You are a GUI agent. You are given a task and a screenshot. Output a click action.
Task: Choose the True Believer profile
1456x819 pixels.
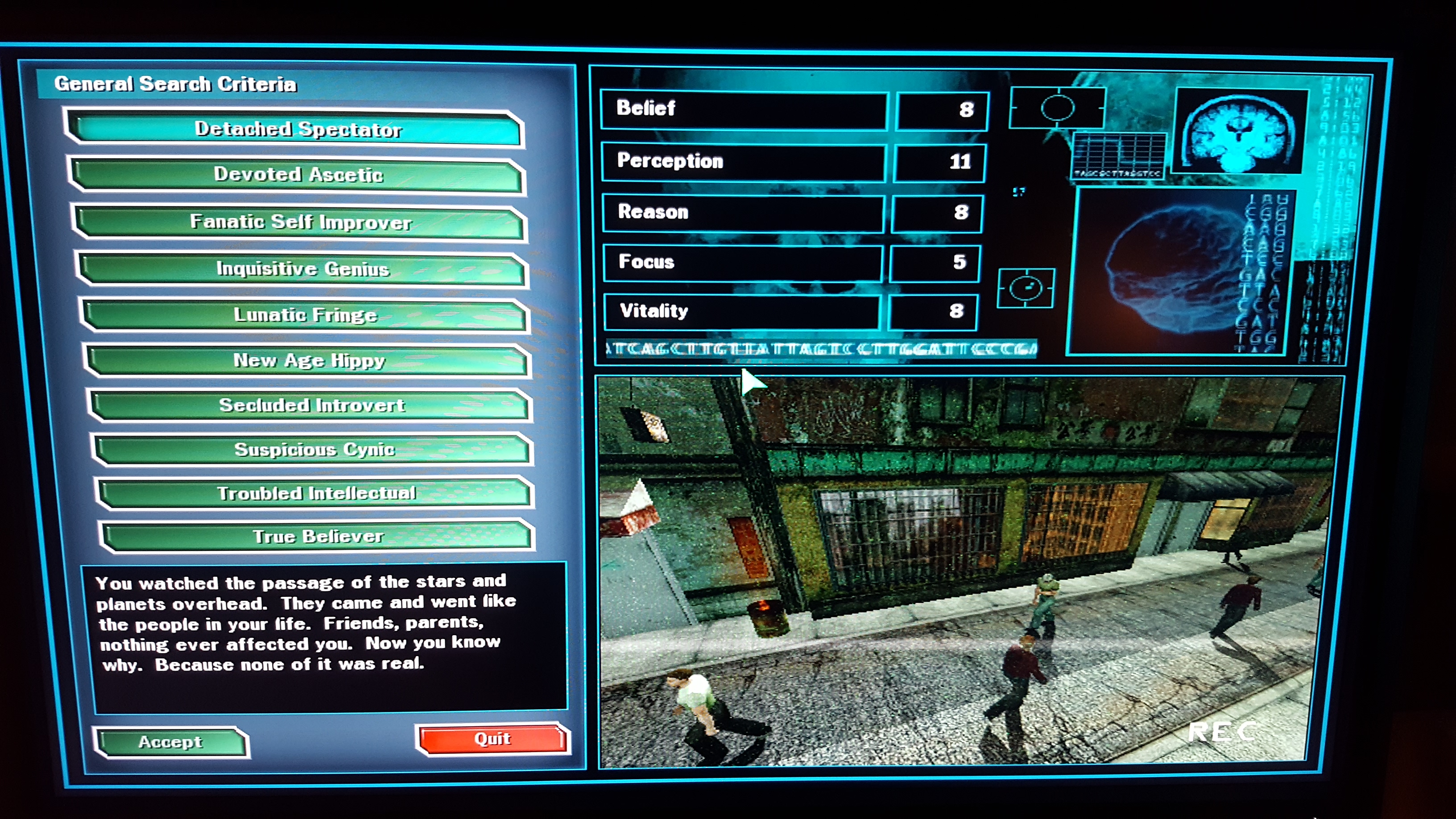click(318, 536)
